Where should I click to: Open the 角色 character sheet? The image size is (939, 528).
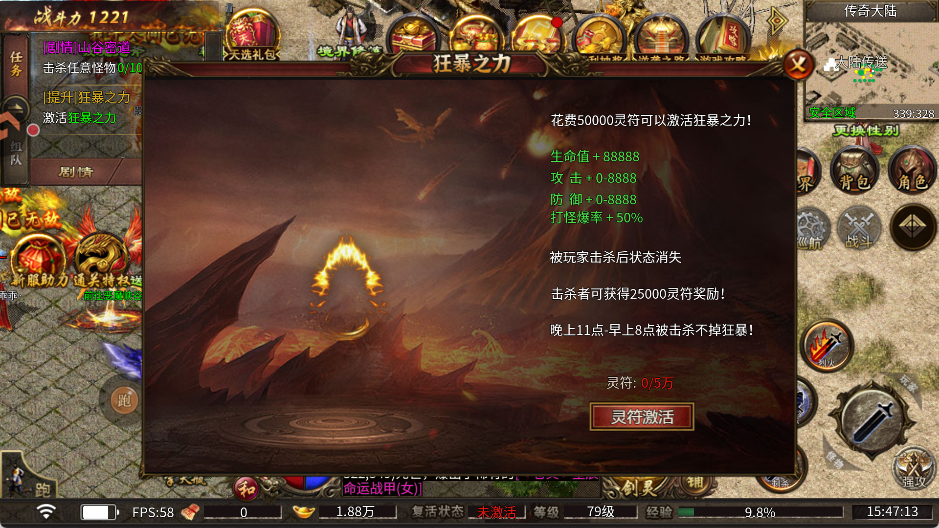[x=911, y=170]
